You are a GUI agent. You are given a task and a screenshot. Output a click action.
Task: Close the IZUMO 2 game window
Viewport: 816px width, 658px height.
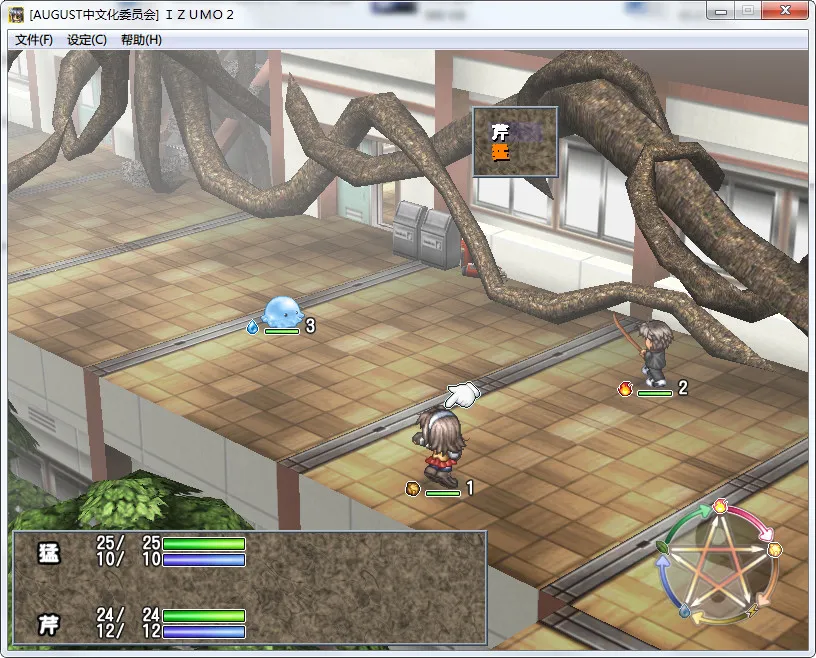pos(786,11)
